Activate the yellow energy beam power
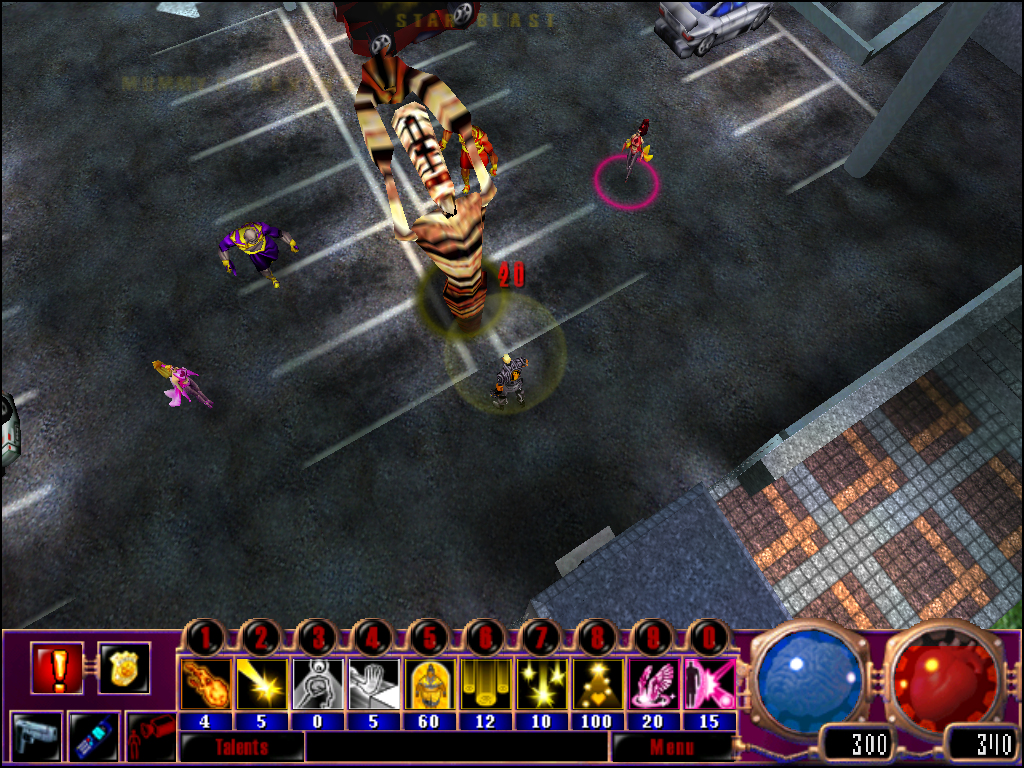This screenshot has width=1024, height=768. pos(261,684)
